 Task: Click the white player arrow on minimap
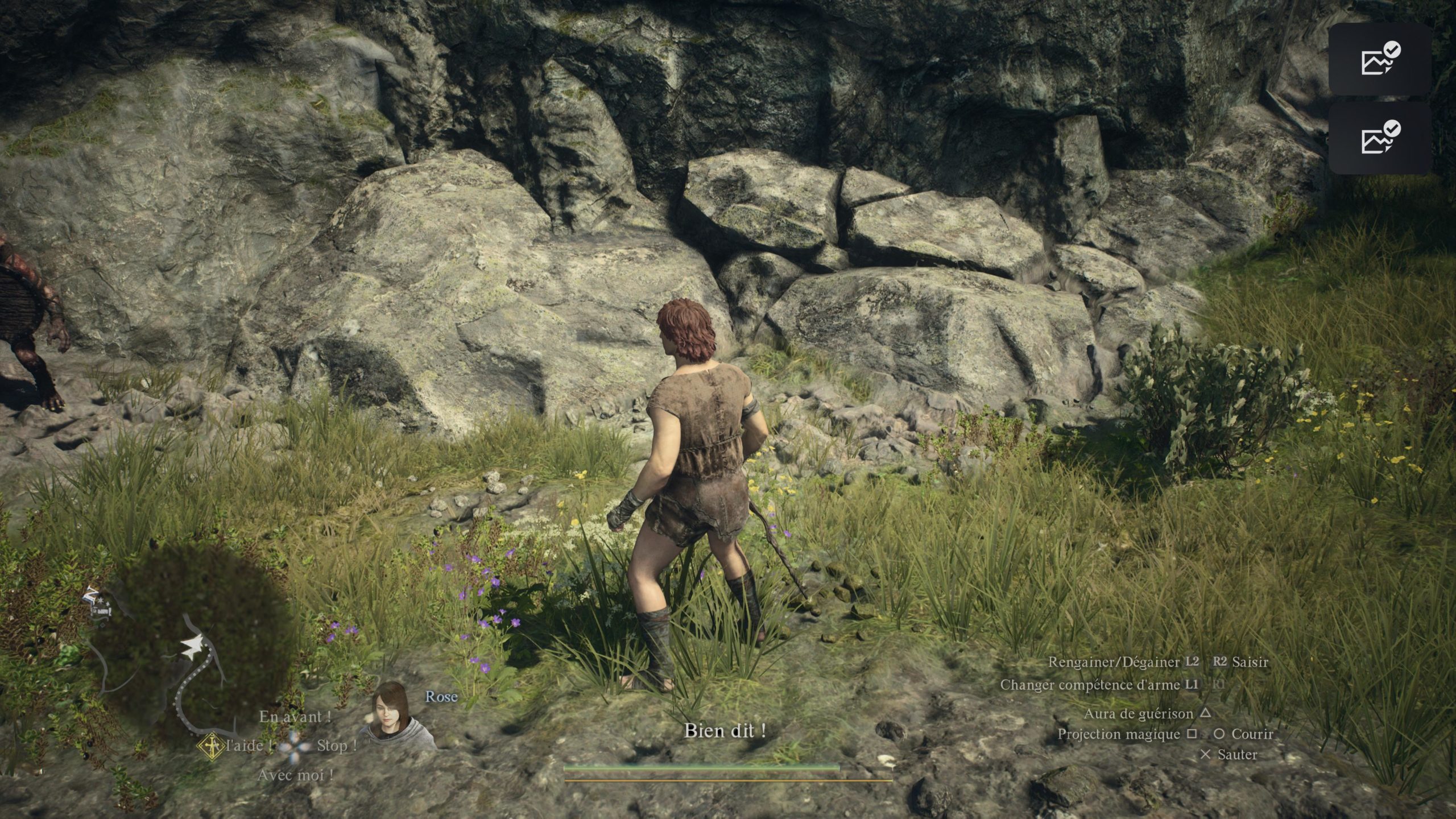tap(191, 646)
